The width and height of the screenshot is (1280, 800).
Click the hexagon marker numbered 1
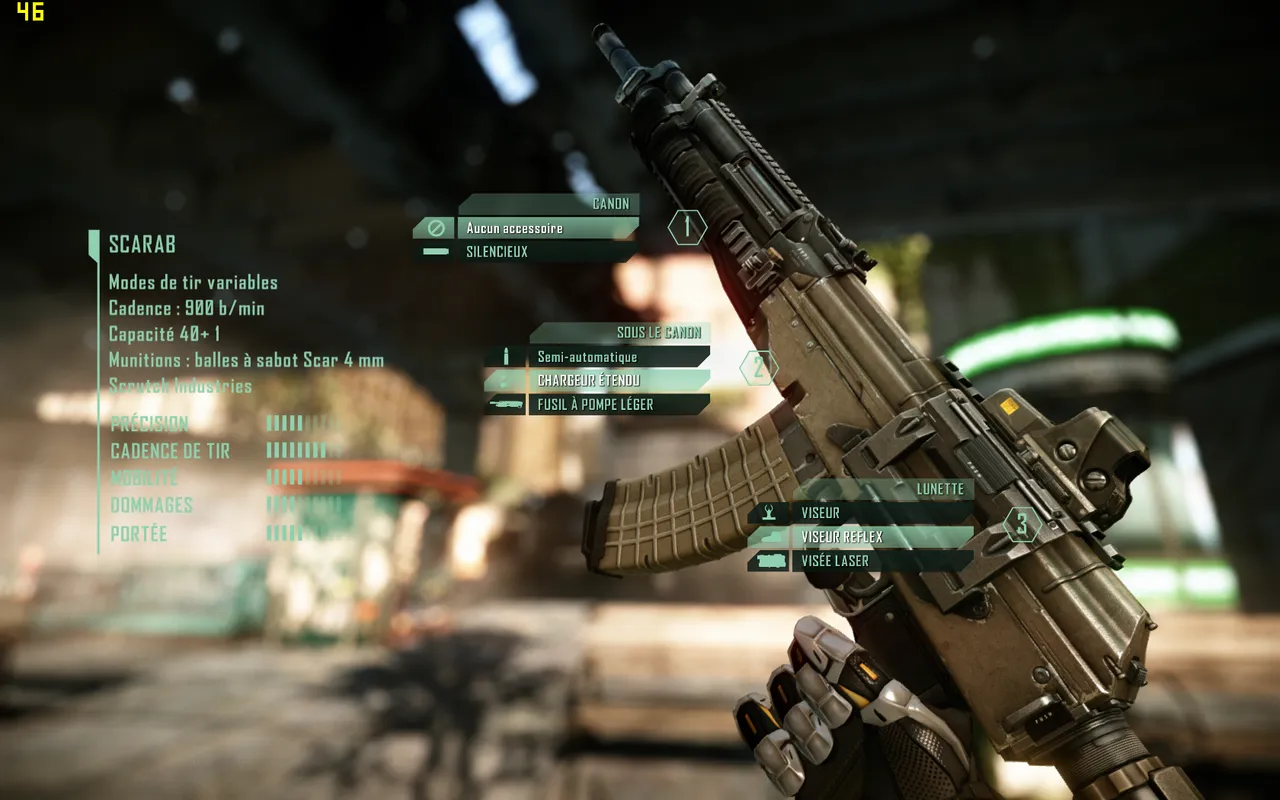pyautogui.click(x=687, y=227)
